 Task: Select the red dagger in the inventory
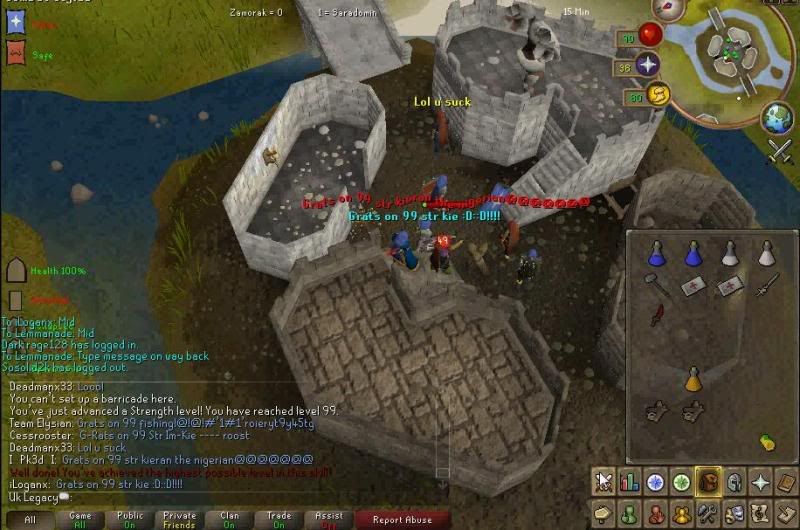pos(656,316)
